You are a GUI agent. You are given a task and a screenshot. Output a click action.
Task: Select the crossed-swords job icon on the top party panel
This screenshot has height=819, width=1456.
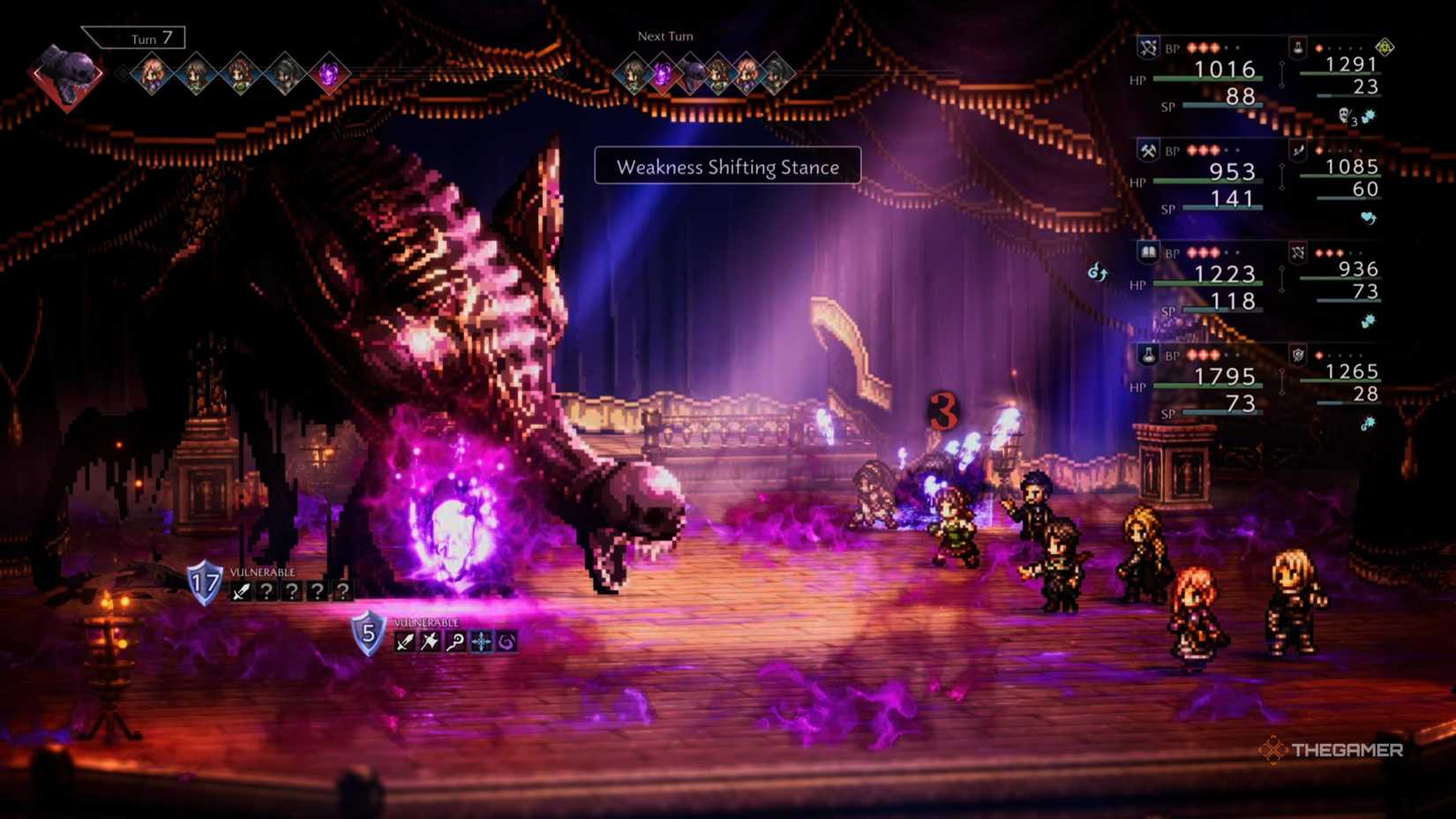pos(1148,49)
